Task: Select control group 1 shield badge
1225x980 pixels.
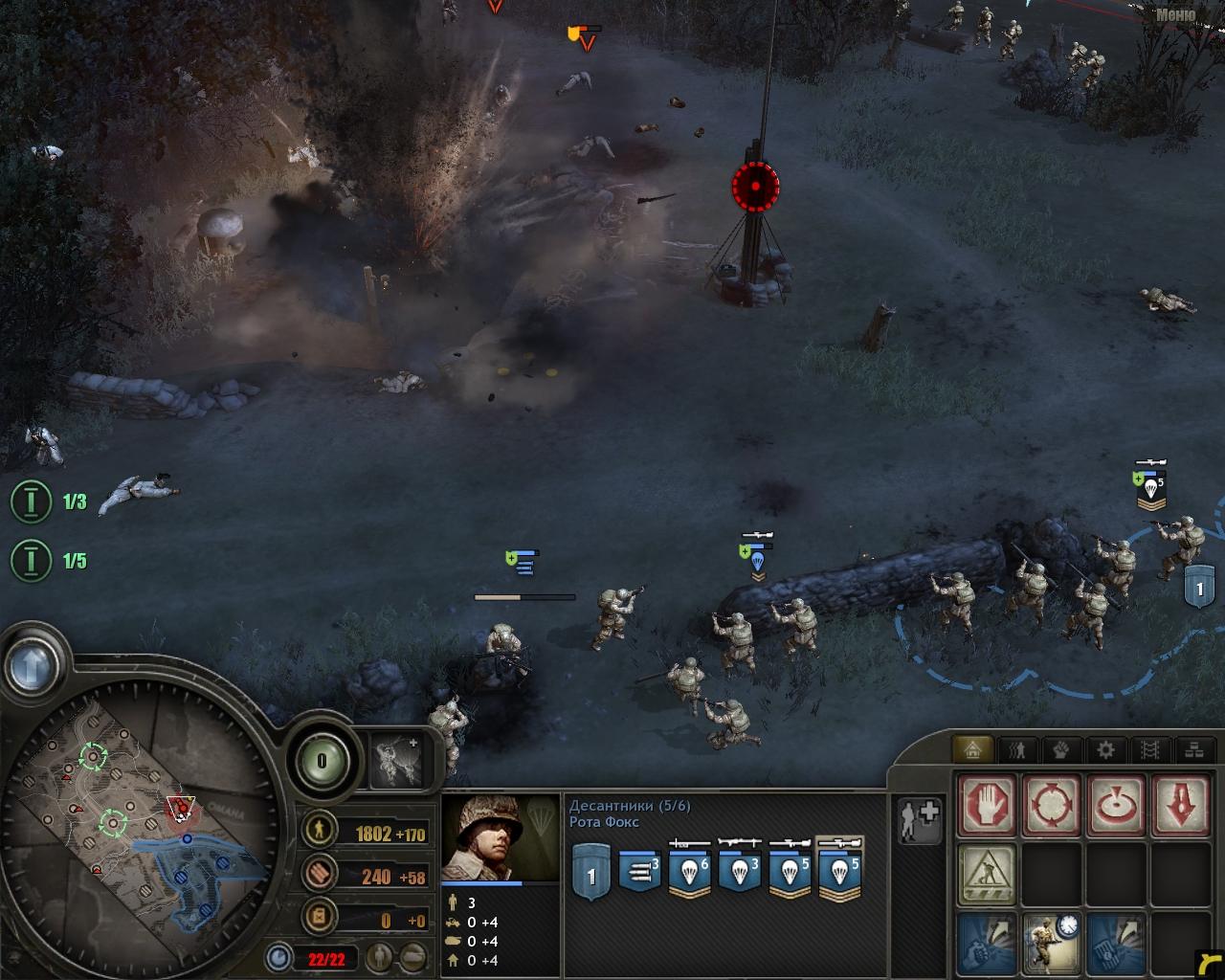Action: tap(590, 875)
